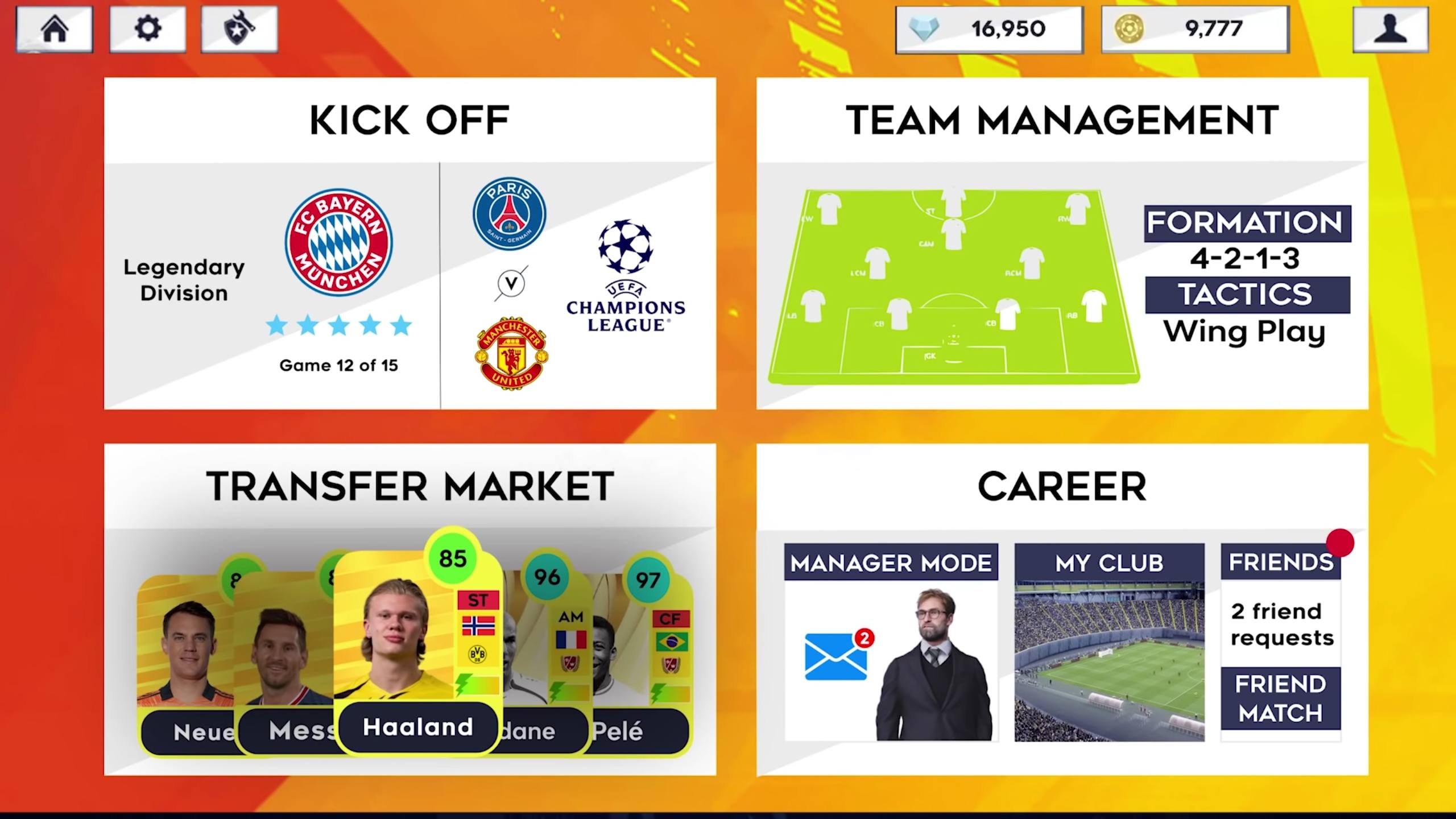Select the Legendary Division star rating
Viewport: 1456px width, 819px height.
[339, 325]
